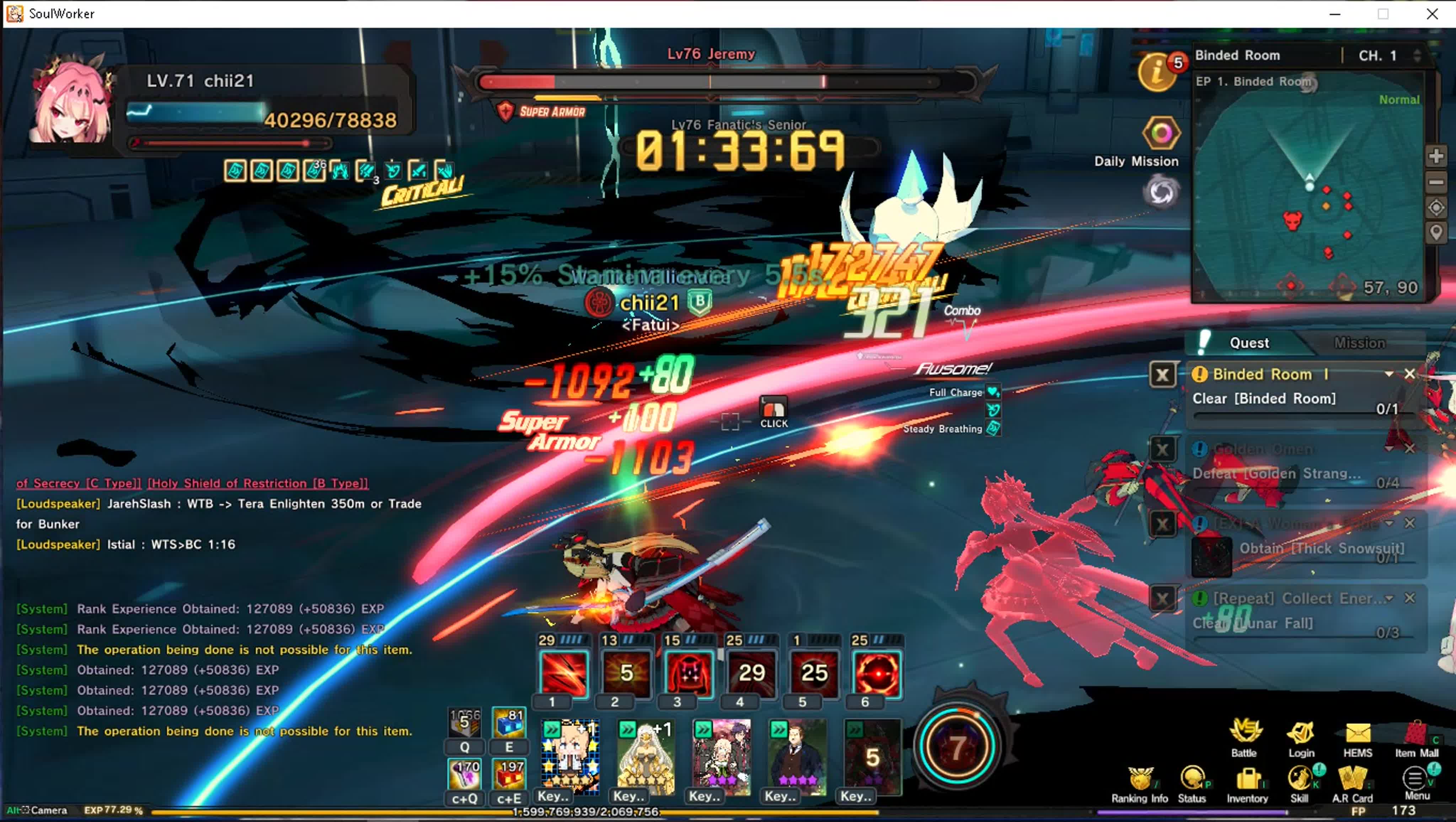Use the blue block consumable in slot E
Viewport: 1456px width, 822px height.
pyautogui.click(x=509, y=724)
